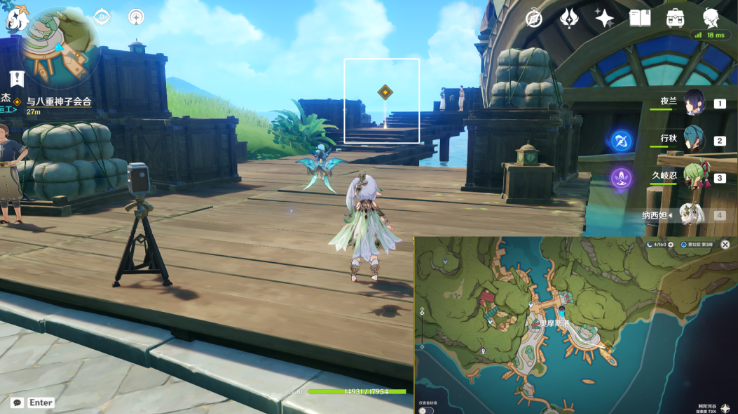Viewport: 738px width, 414px height.
Task: Toggle the switch at the map's bottom-left corner
Action: [x=427, y=408]
